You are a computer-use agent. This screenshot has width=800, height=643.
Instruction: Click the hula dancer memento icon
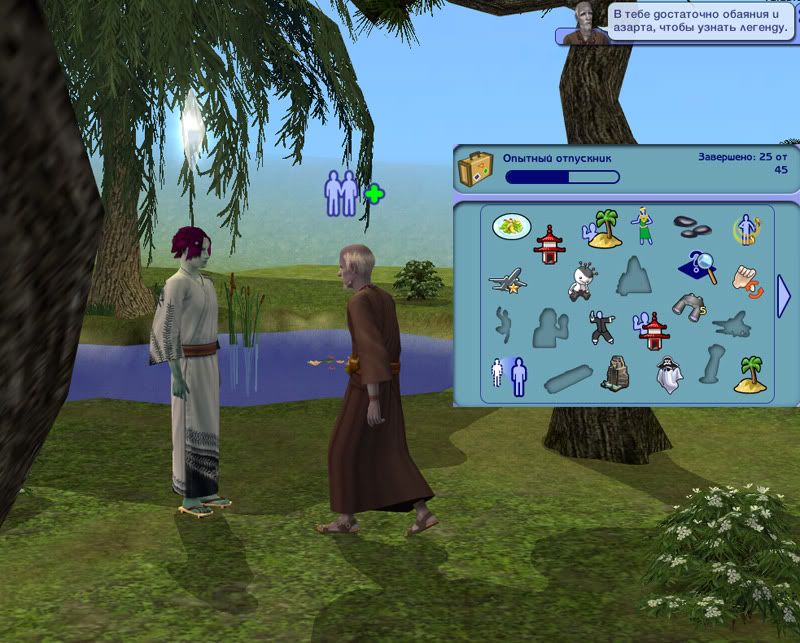click(x=641, y=226)
